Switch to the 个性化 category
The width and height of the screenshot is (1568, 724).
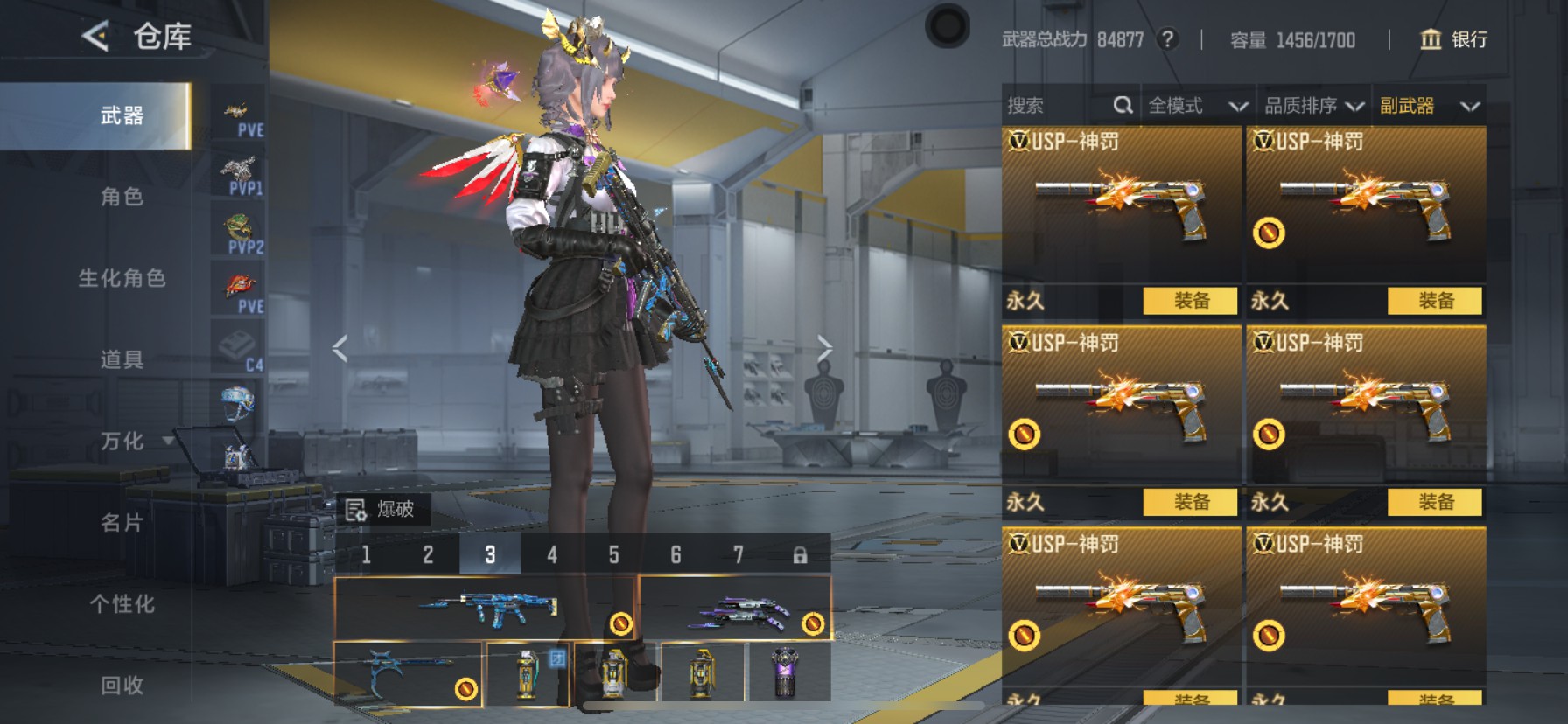(122, 604)
